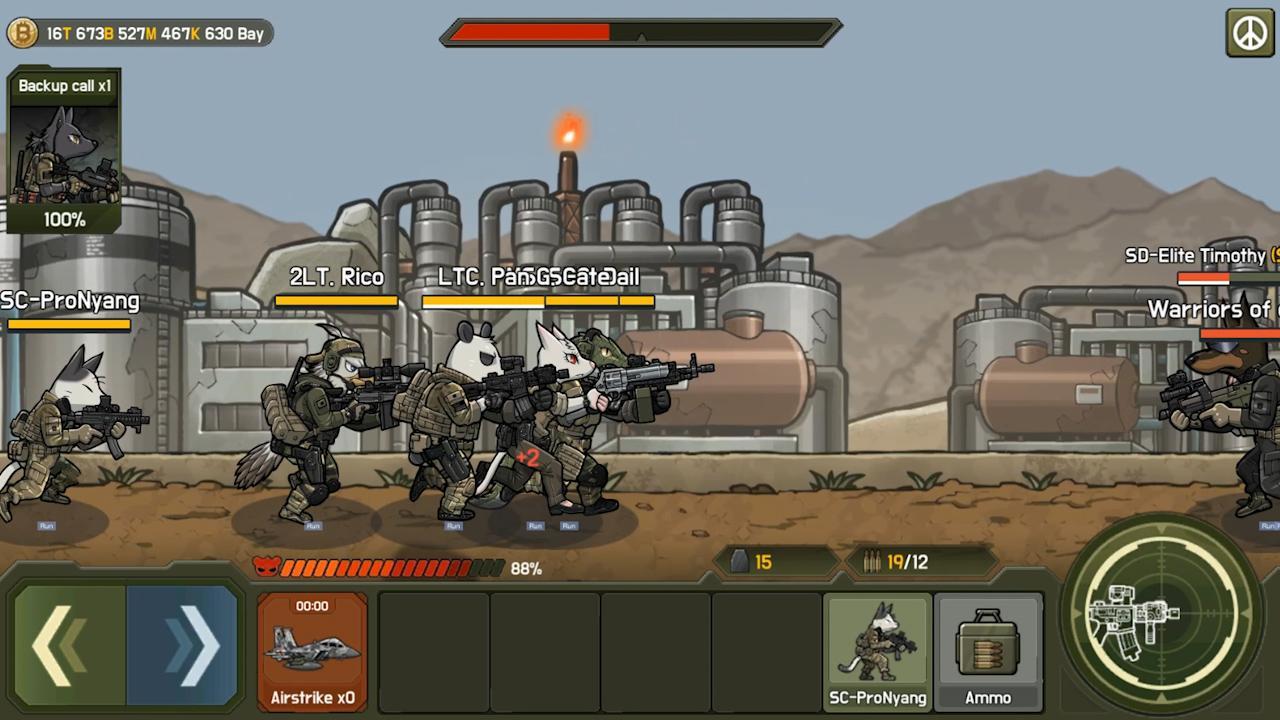Image resolution: width=1280 pixels, height=720 pixels.
Task: Select the grenade count icon showing 15
Action: point(738,562)
